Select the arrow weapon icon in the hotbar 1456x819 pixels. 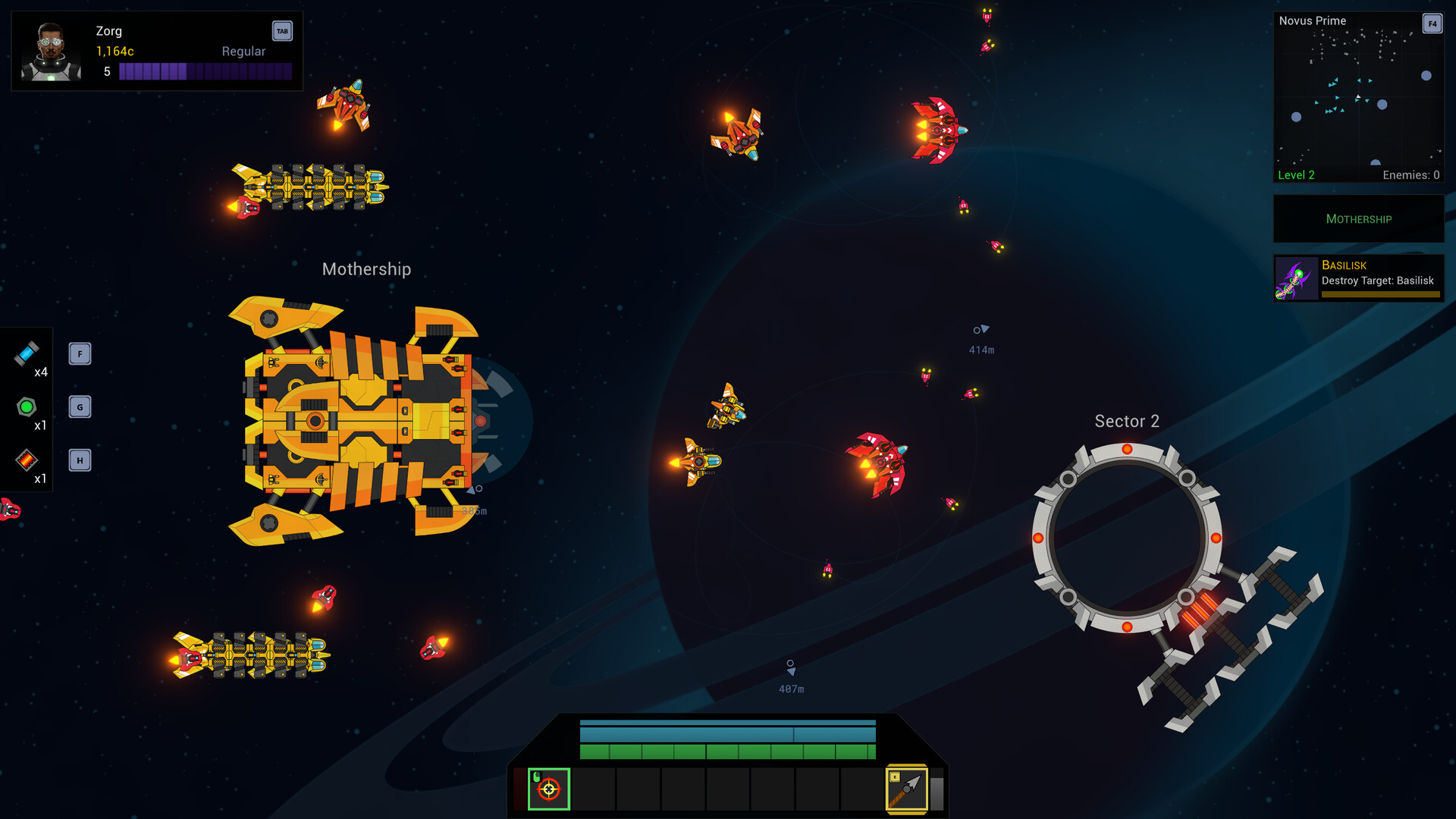[907, 789]
